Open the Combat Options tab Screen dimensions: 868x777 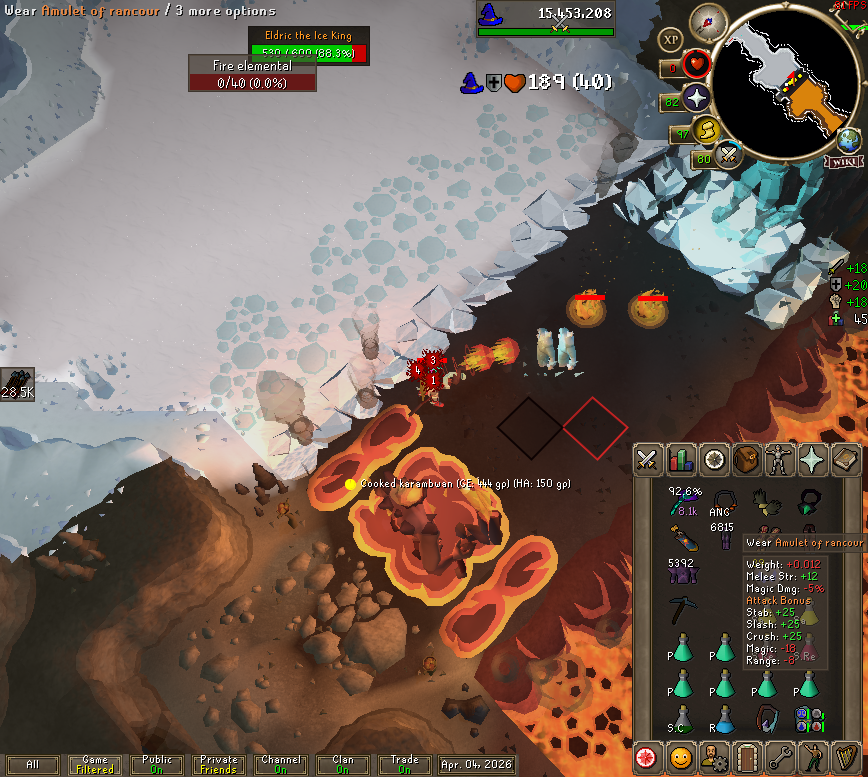(648, 459)
